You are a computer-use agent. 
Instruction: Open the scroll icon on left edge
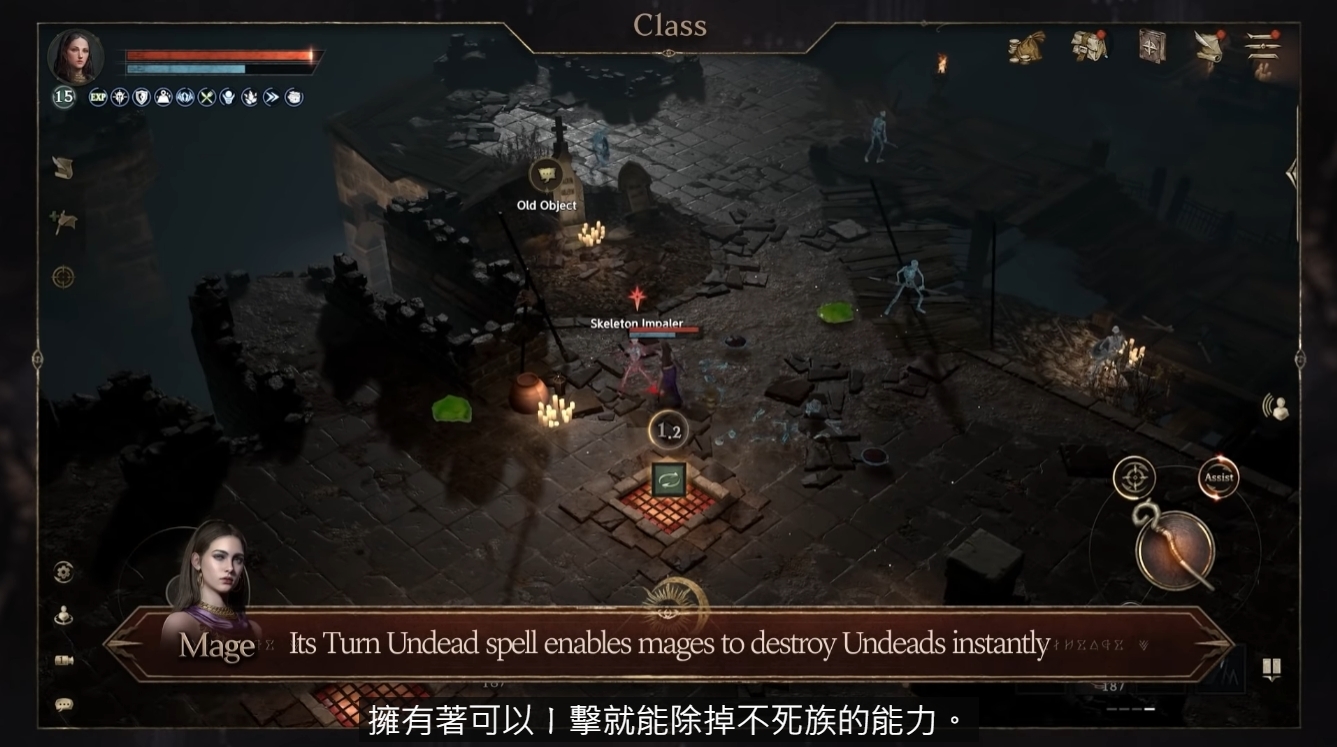click(63, 169)
